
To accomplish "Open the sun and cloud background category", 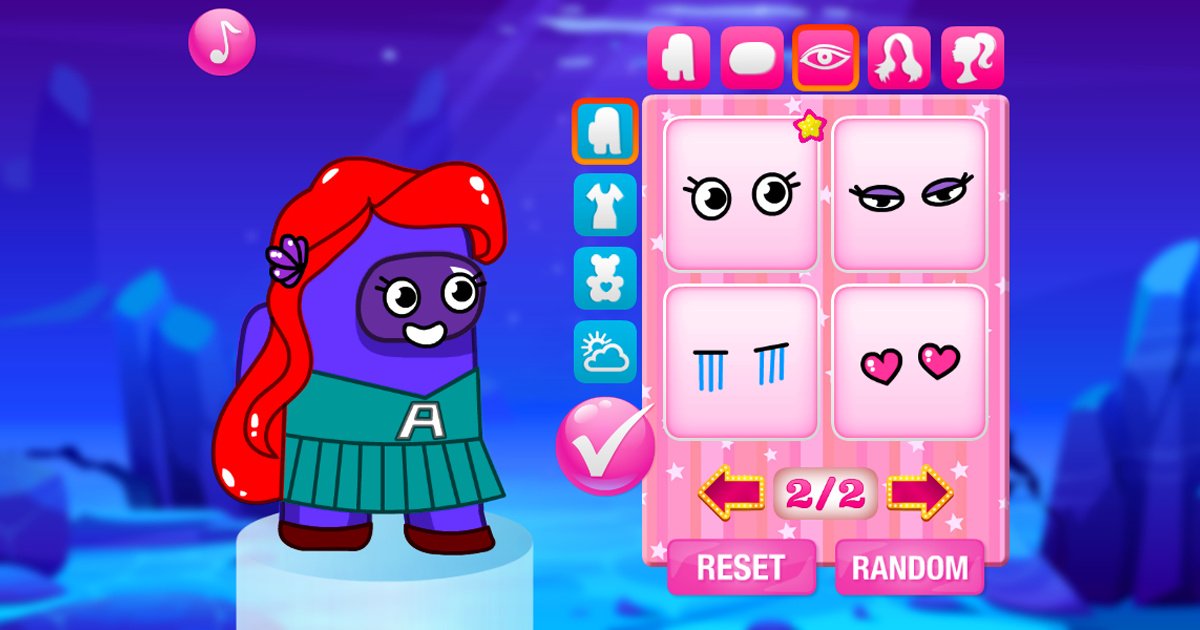I will pyautogui.click(x=605, y=352).
